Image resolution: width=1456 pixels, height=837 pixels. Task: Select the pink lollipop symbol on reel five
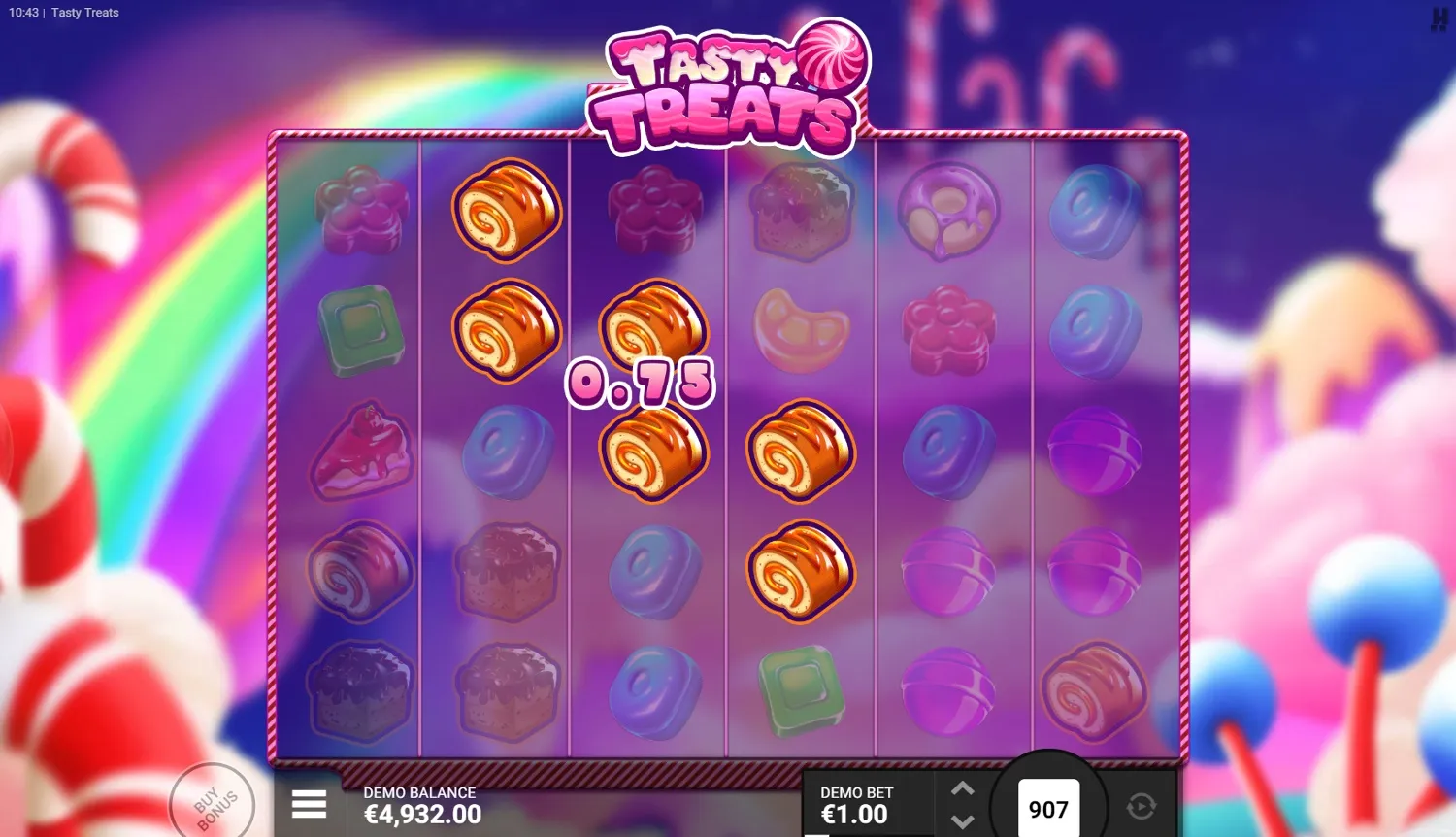click(x=946, y=573)
